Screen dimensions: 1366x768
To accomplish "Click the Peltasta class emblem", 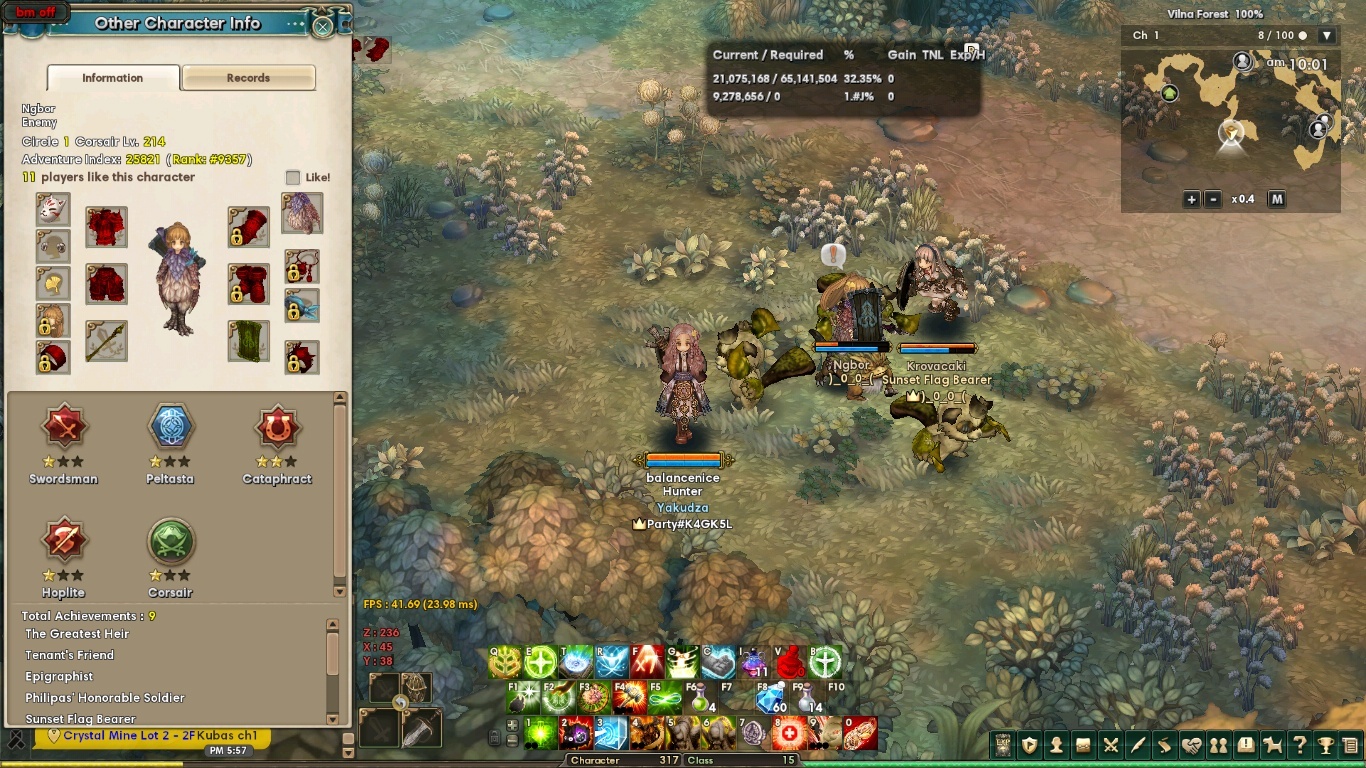I will pyautogui.click(x=171, y=428).
